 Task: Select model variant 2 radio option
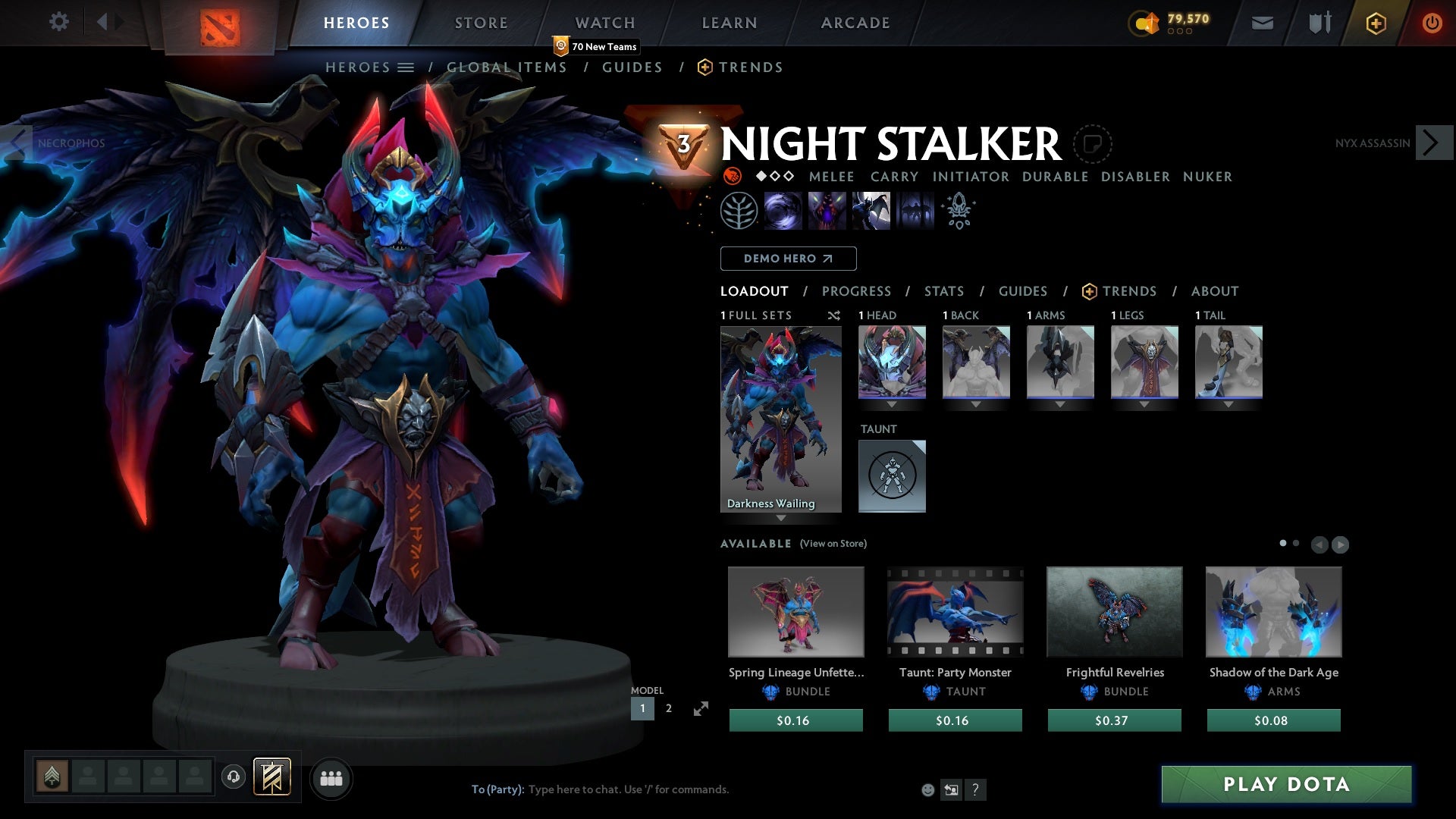(668, 708)
